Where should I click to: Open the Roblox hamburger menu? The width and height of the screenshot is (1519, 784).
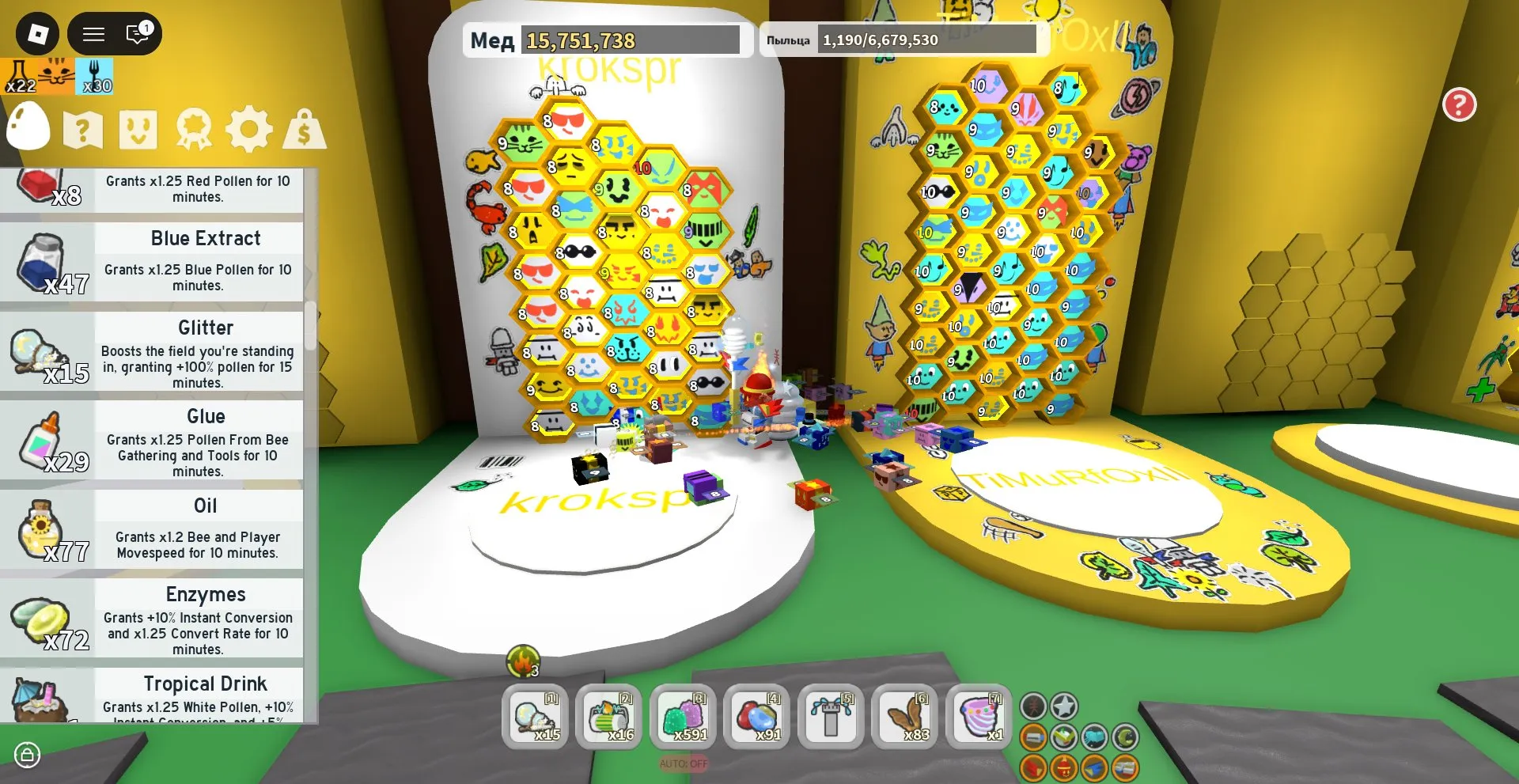pyautogui.click(x=93, y=34)
